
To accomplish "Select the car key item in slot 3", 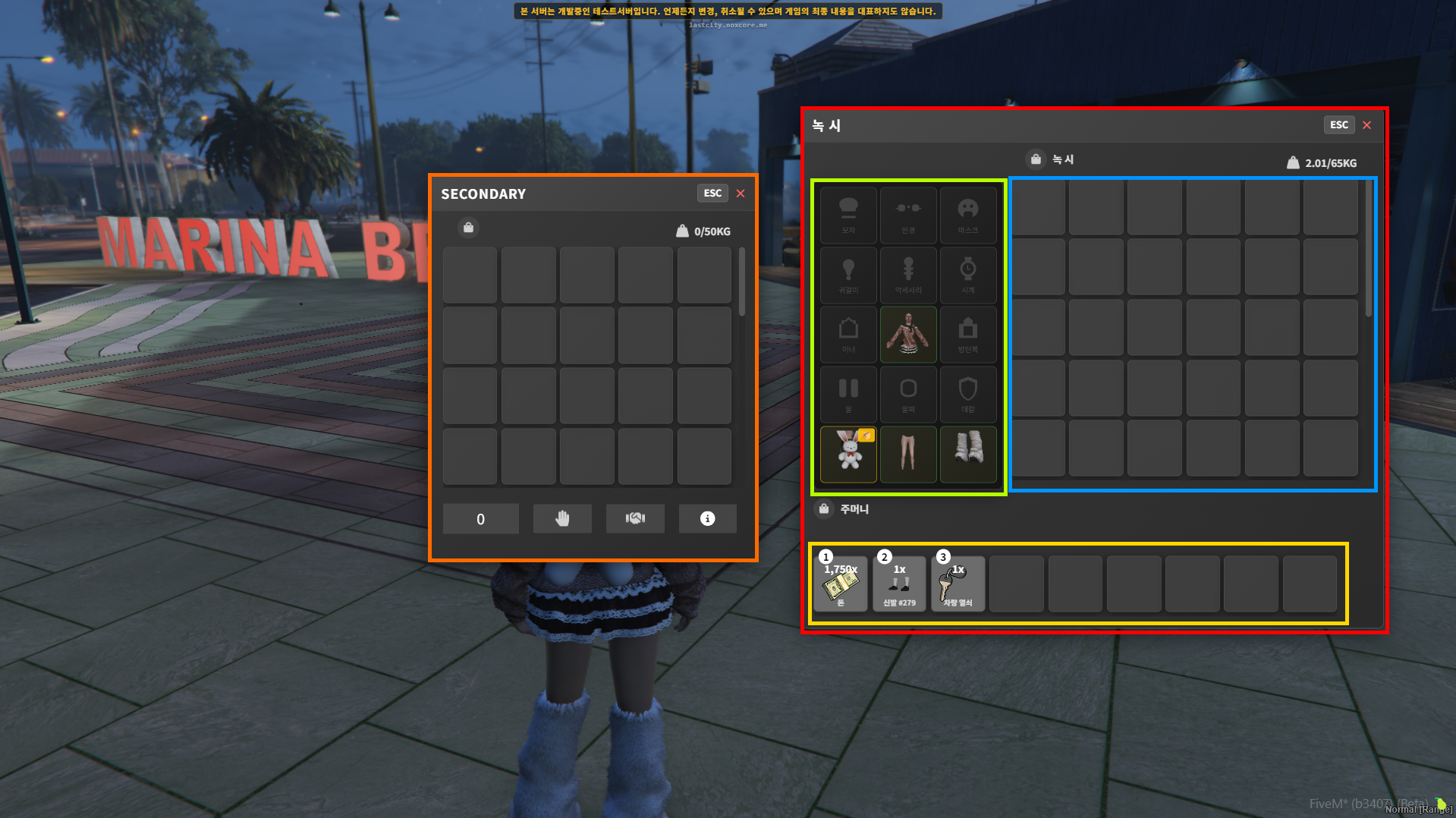I will click(958, 584).
